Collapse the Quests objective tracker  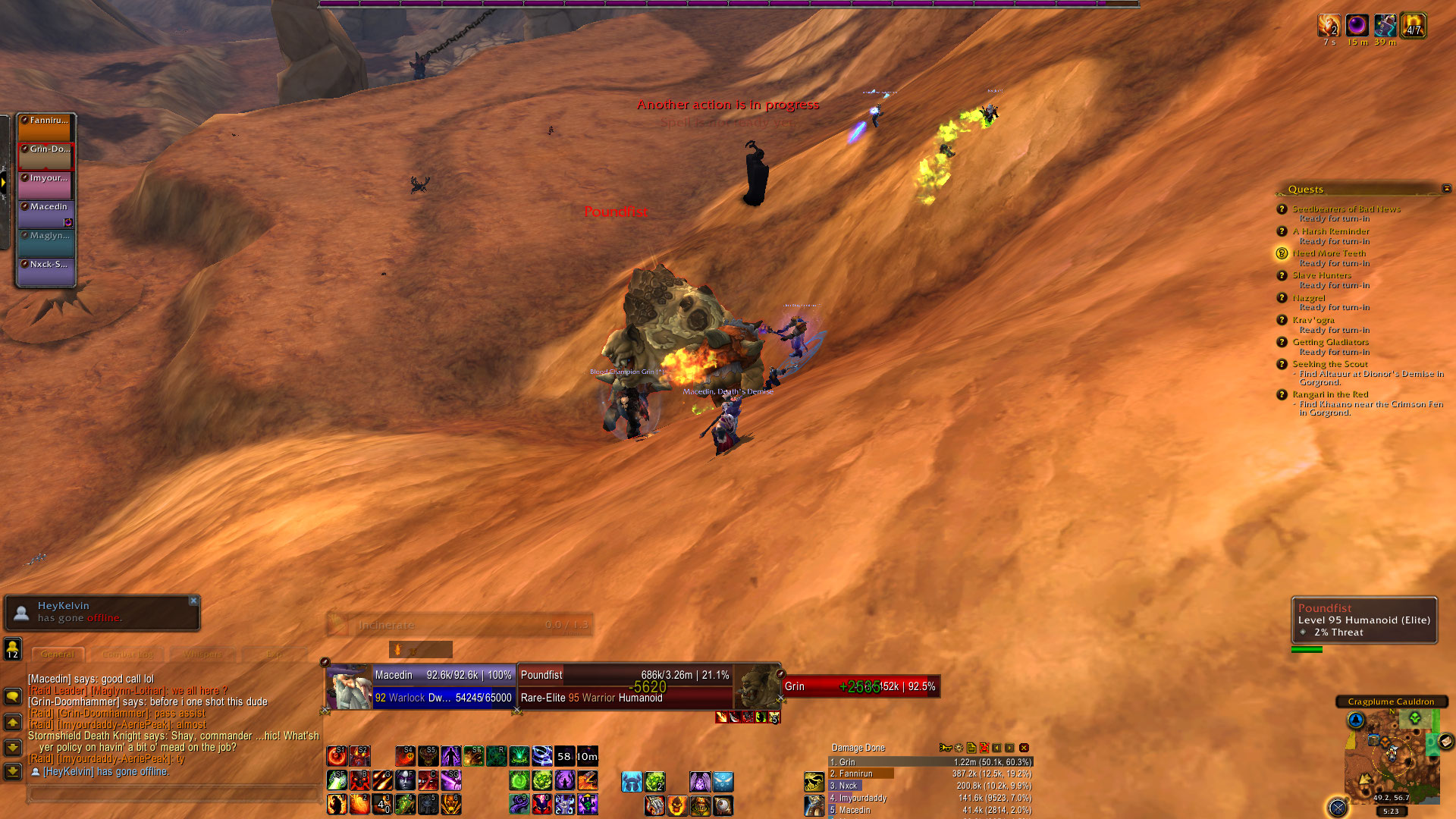[x=1446, y=189]
